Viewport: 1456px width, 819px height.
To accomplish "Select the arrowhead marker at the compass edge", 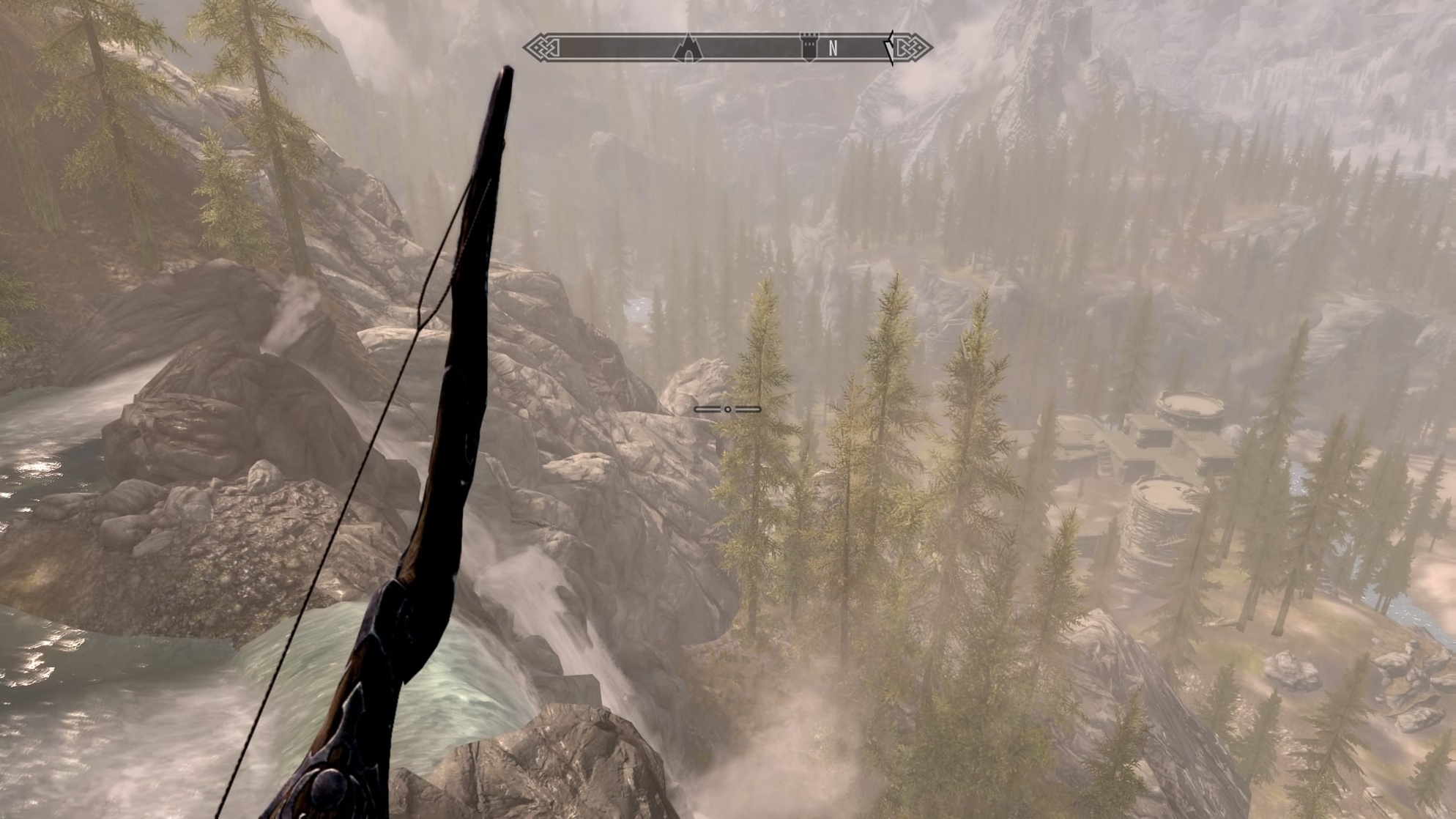I will pyautogui.click(x=890, y=48).
